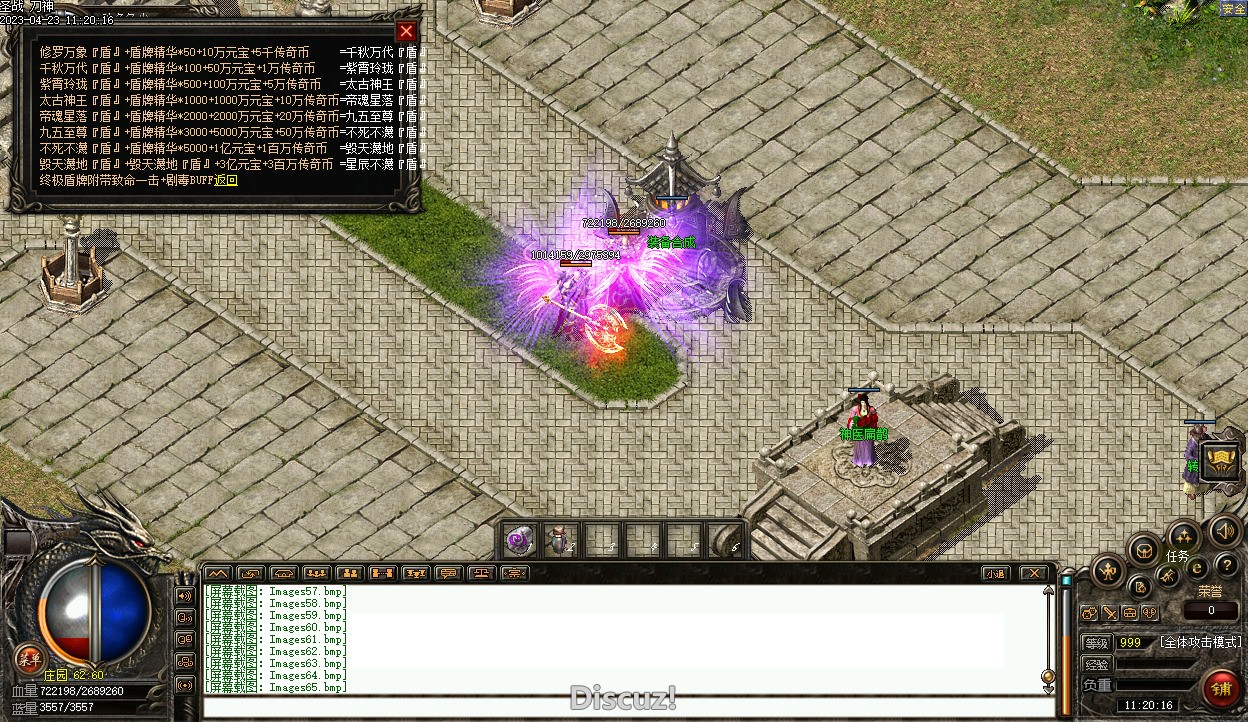Click the 安全 safe-zone label in corner
This screenshot has height=722, width=1248.
pos(1234,9)
